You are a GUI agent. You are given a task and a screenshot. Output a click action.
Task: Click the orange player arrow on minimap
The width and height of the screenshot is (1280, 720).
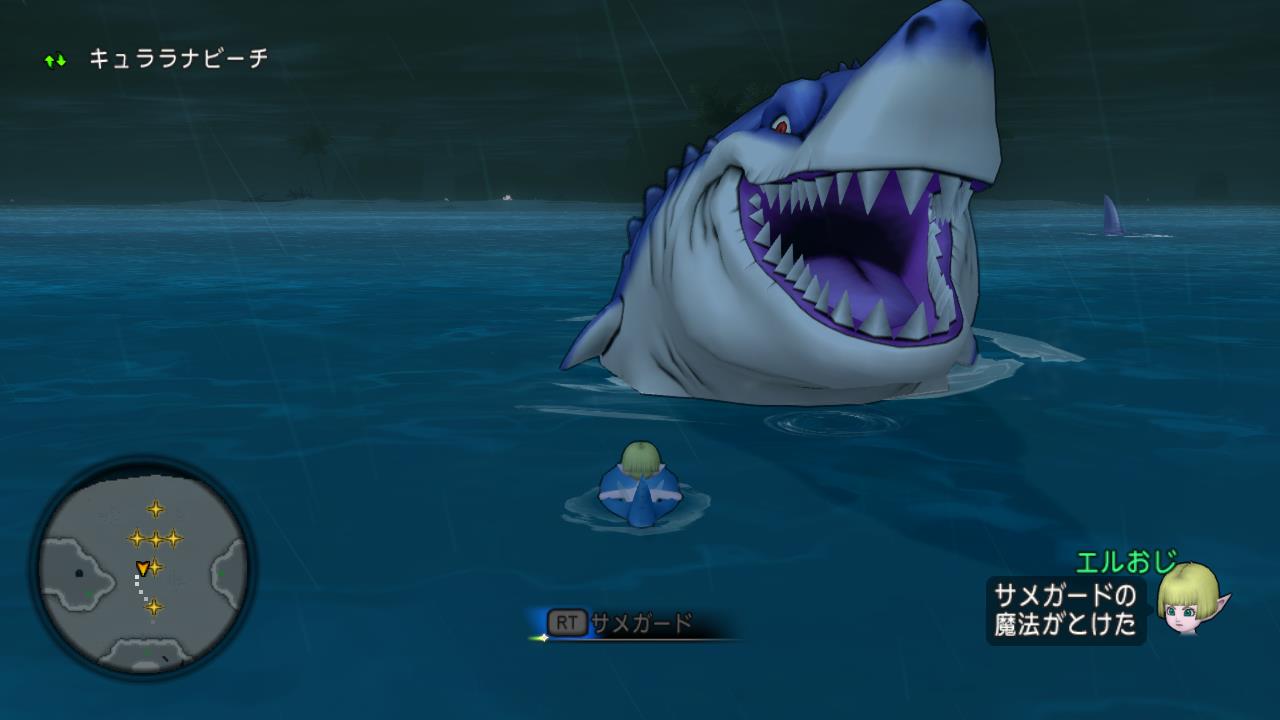click(x=142, y=568)
